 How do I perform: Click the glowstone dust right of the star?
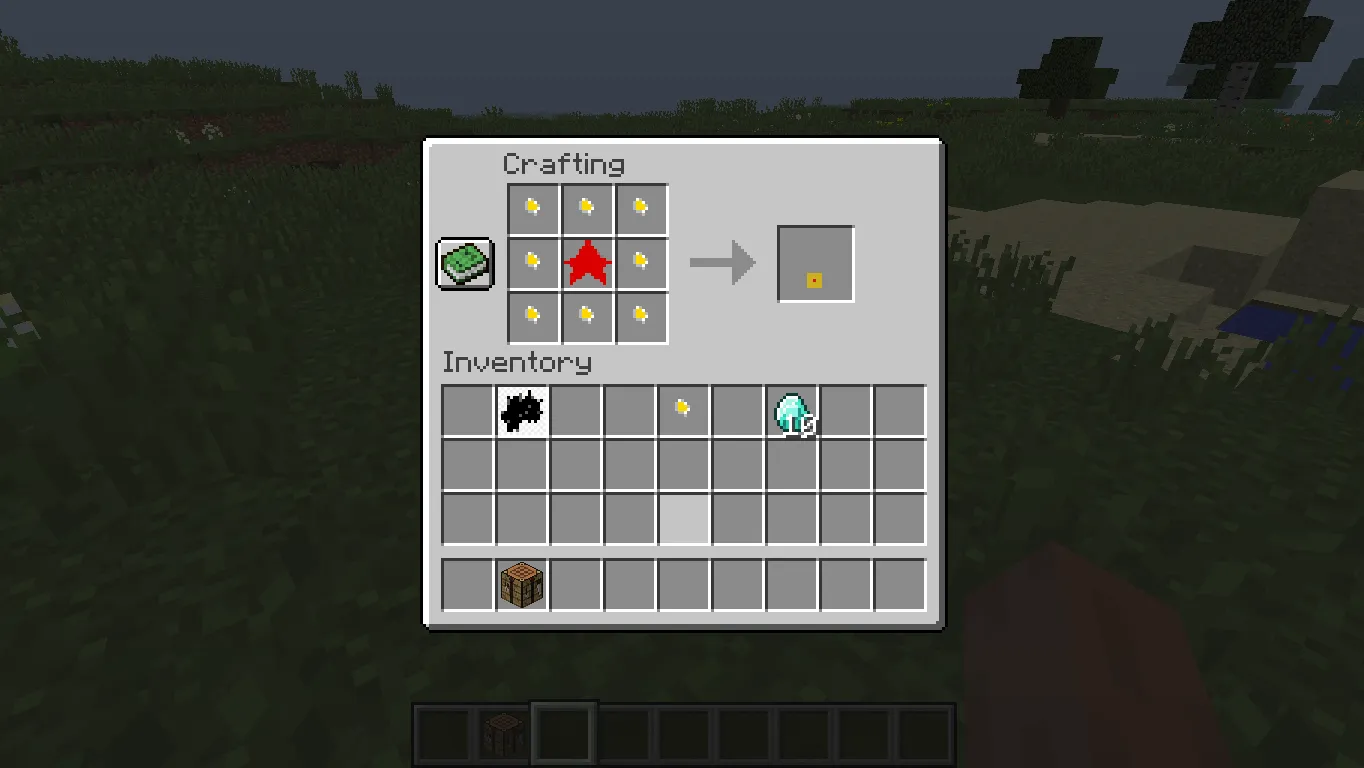(640, 263)
